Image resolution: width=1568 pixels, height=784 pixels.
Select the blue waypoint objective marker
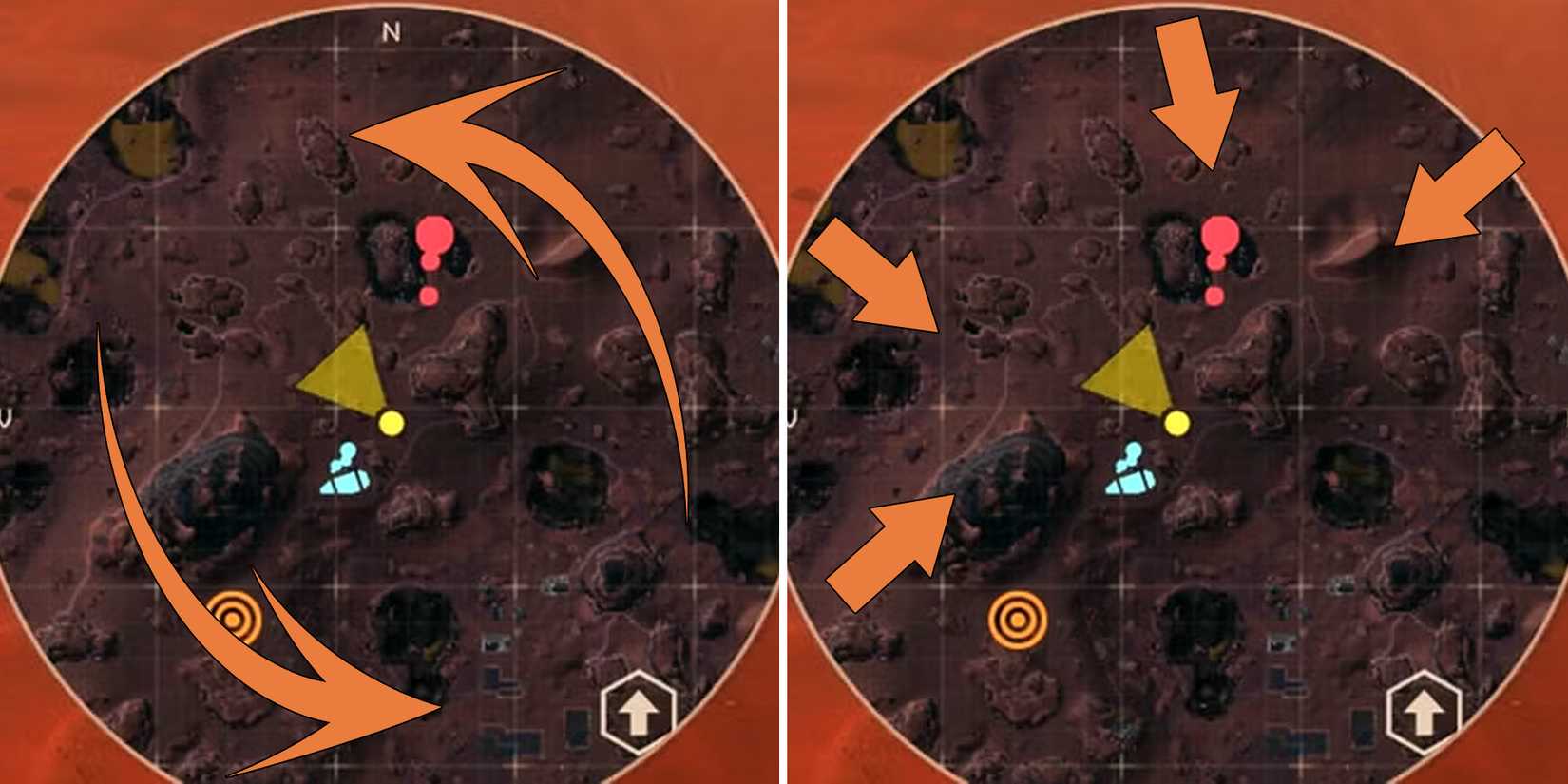[x=342, y=475]
